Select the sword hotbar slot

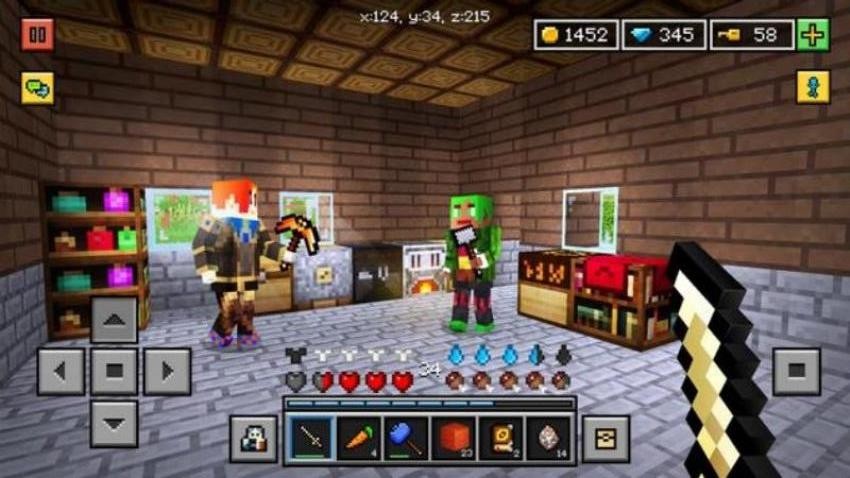pyautogui.click(x=311, y=438)
